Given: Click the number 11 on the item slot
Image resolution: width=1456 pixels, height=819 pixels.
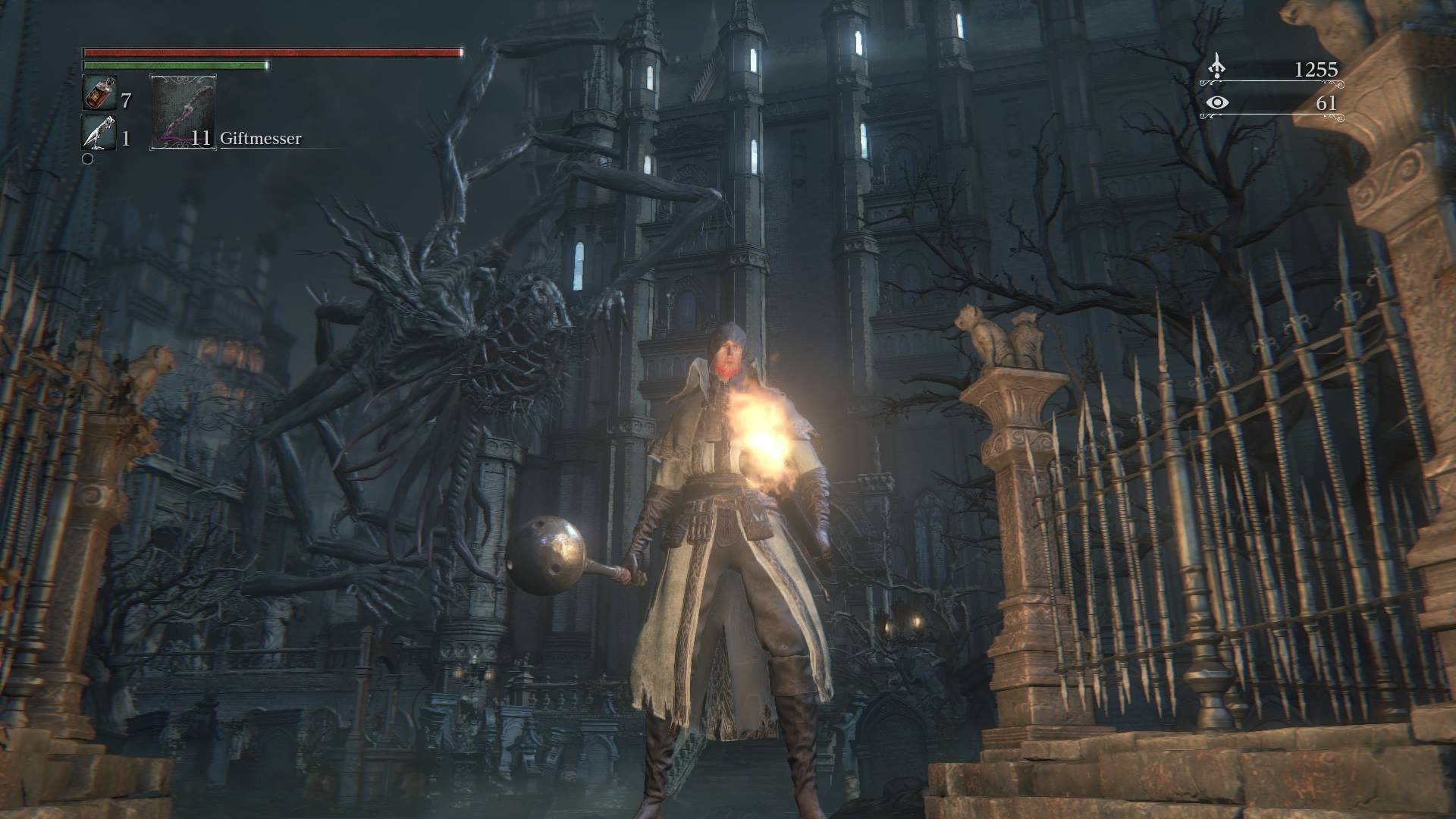Looking at the screenshot, I should click(x=200, y=140).
